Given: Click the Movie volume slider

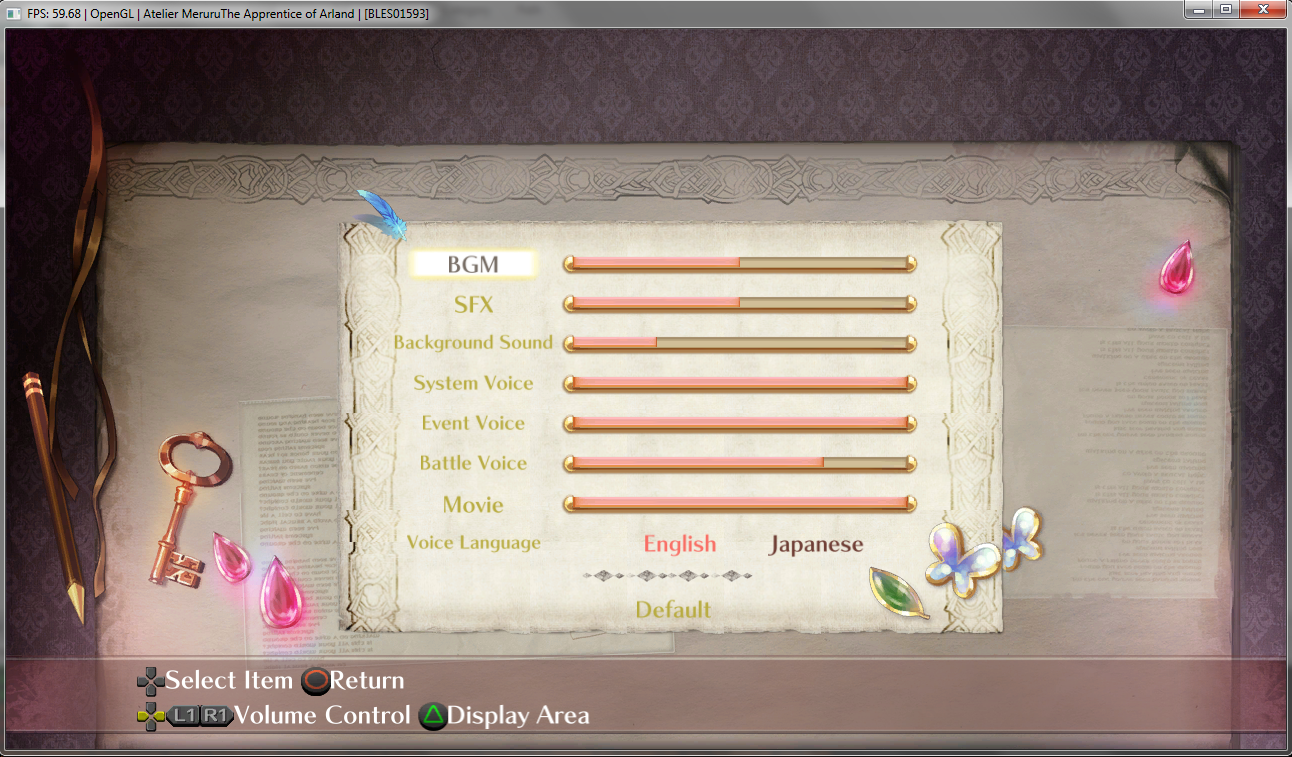Looking at the screenshot, I should [x=739, y=504].
